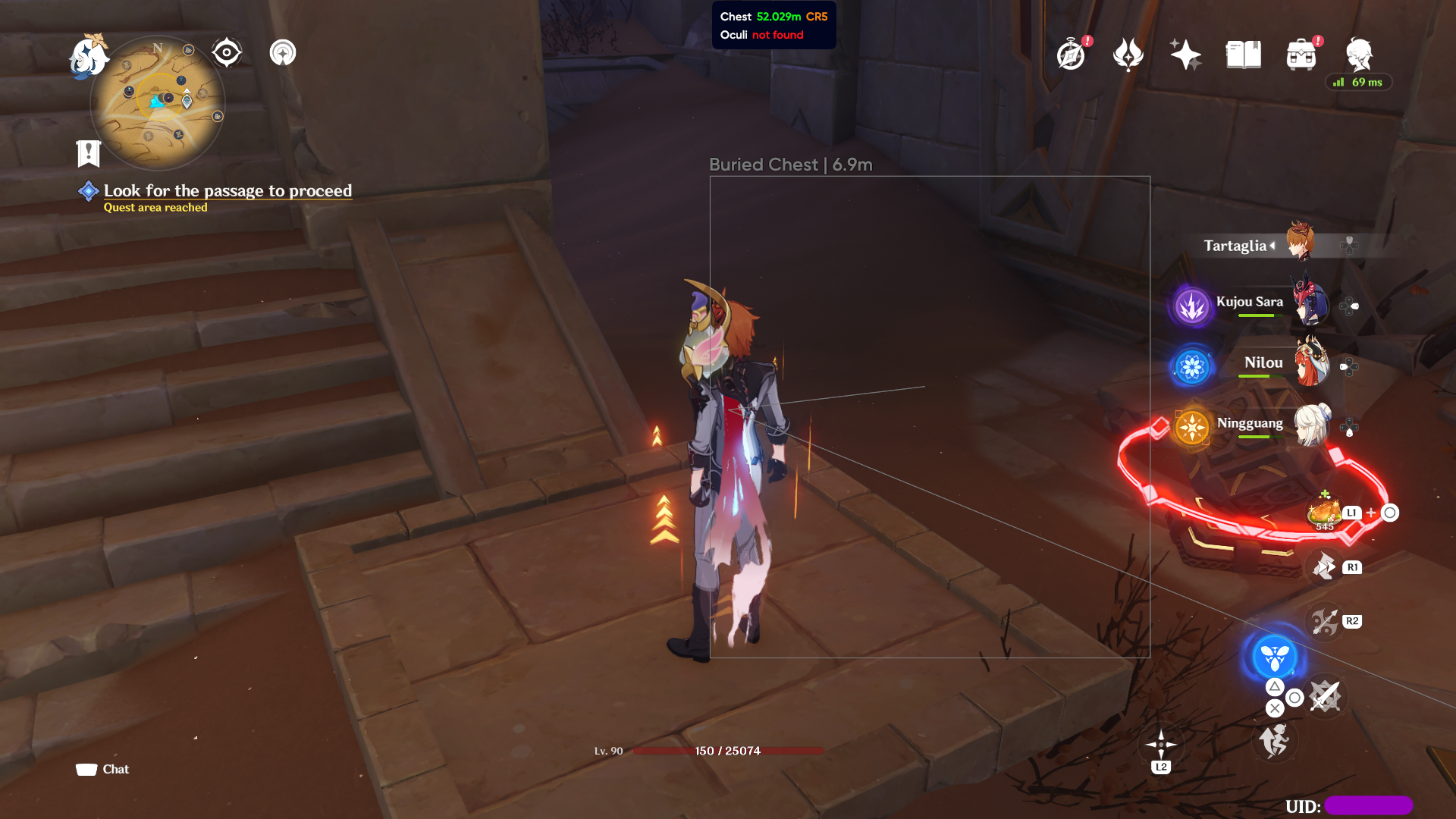The image size is (1456, 819).
Task: Open the circular minimap
Action: pos(158,103)
